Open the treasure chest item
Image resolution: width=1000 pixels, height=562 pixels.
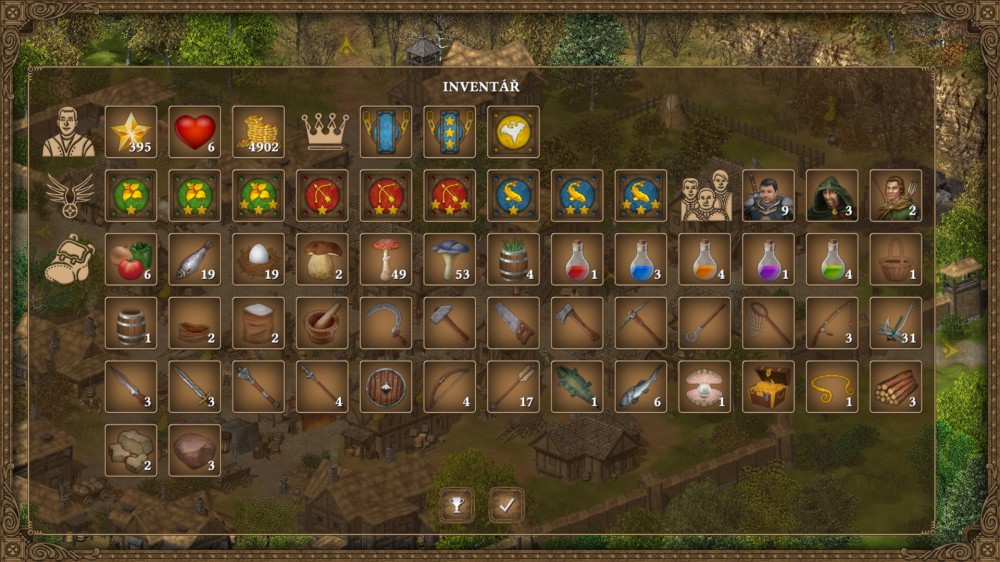(769, 387)
